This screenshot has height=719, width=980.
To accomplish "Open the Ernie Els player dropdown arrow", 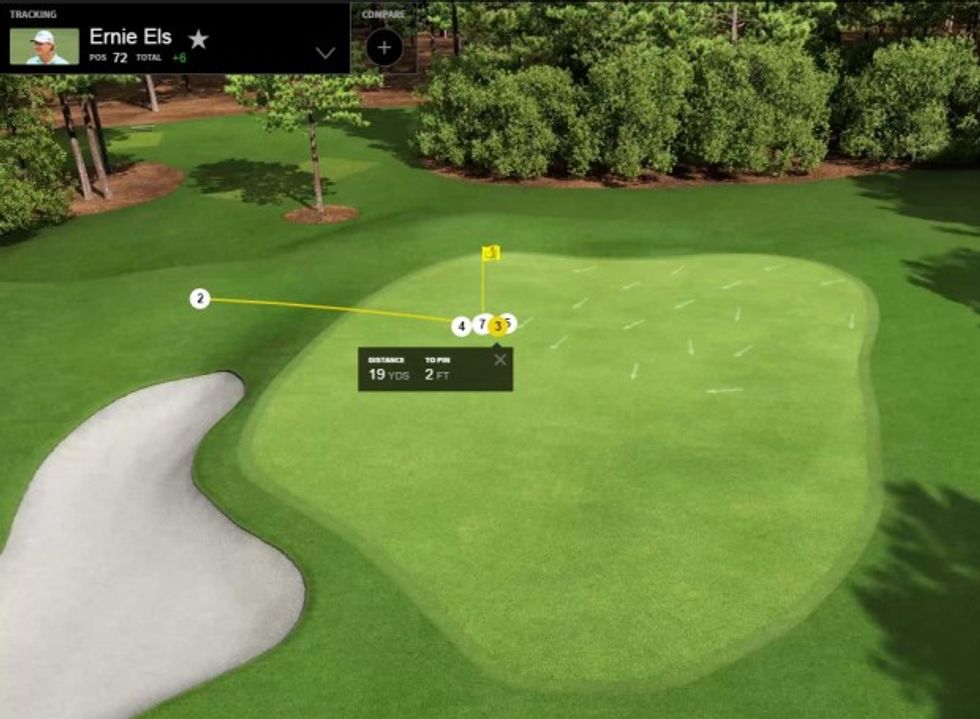I will click(325, 53).
